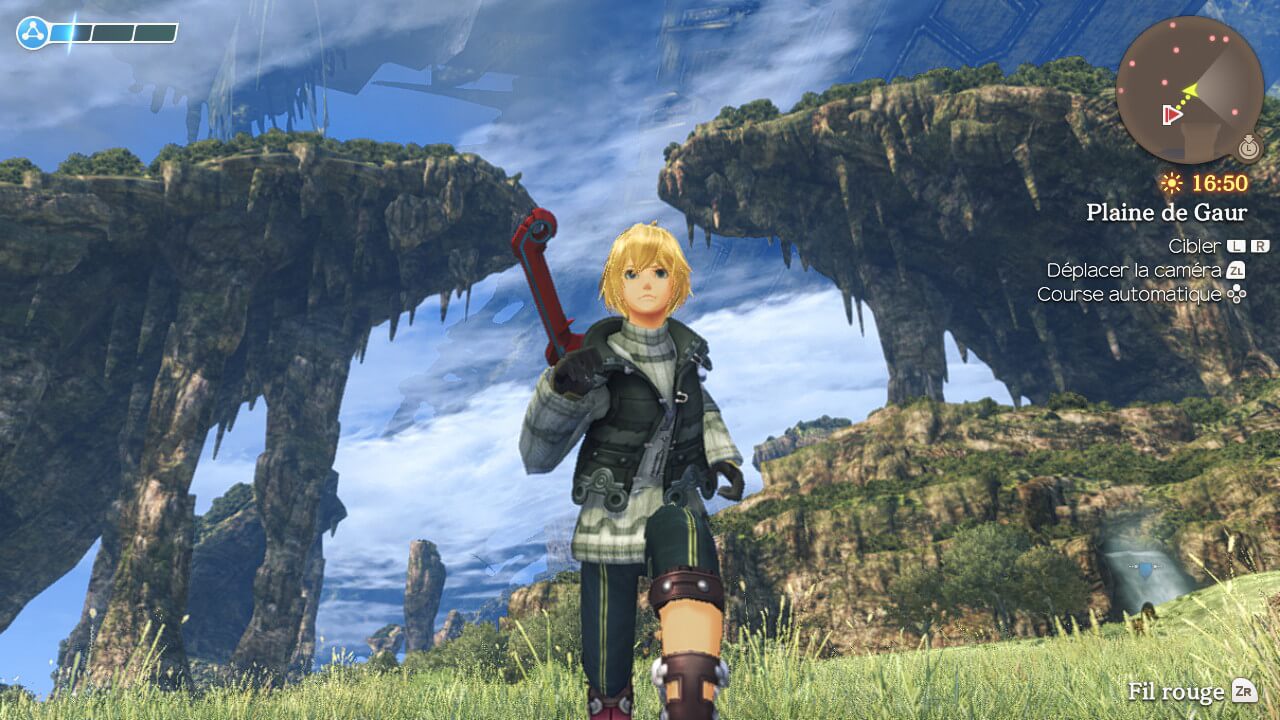Click the party gauge emblem icon
The width and height of the screenshot is (1280, 720).
pos(33,34)
